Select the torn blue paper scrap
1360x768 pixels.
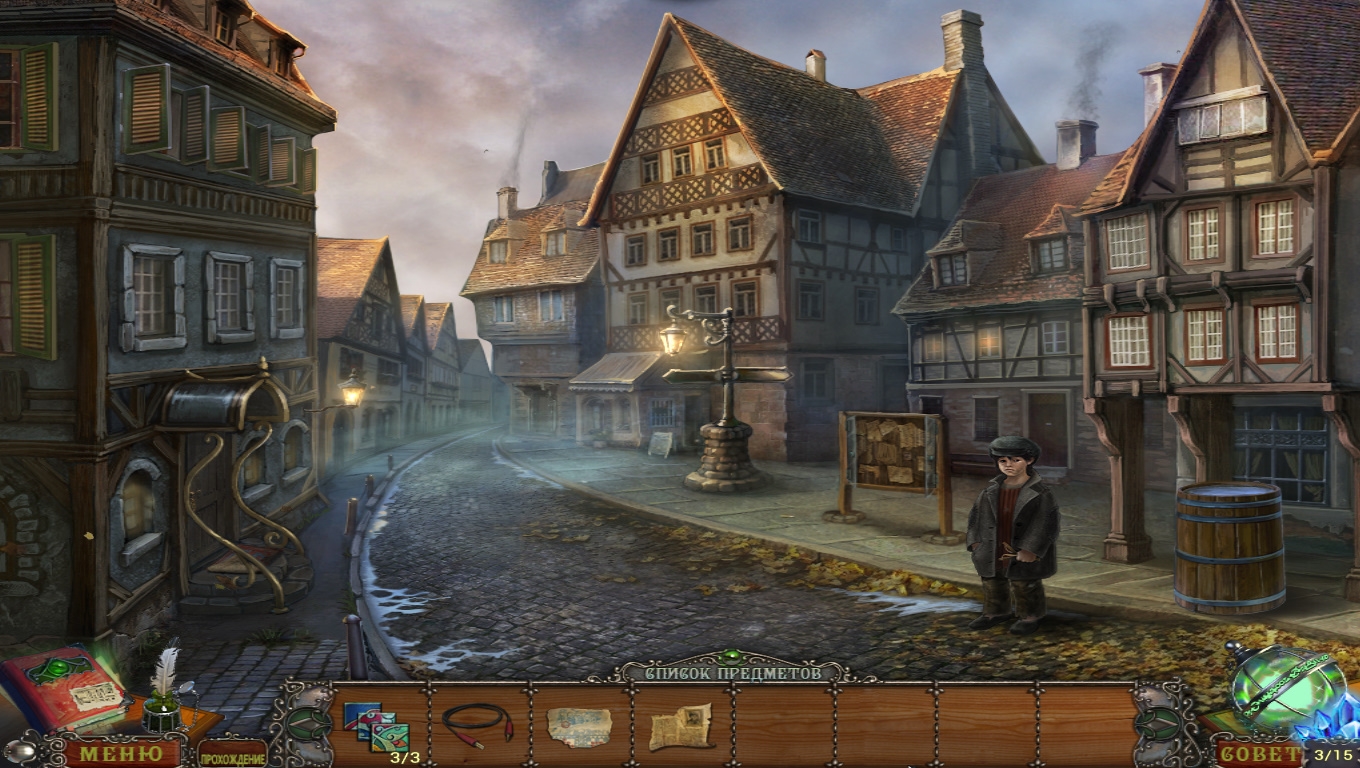pos(579,726)
